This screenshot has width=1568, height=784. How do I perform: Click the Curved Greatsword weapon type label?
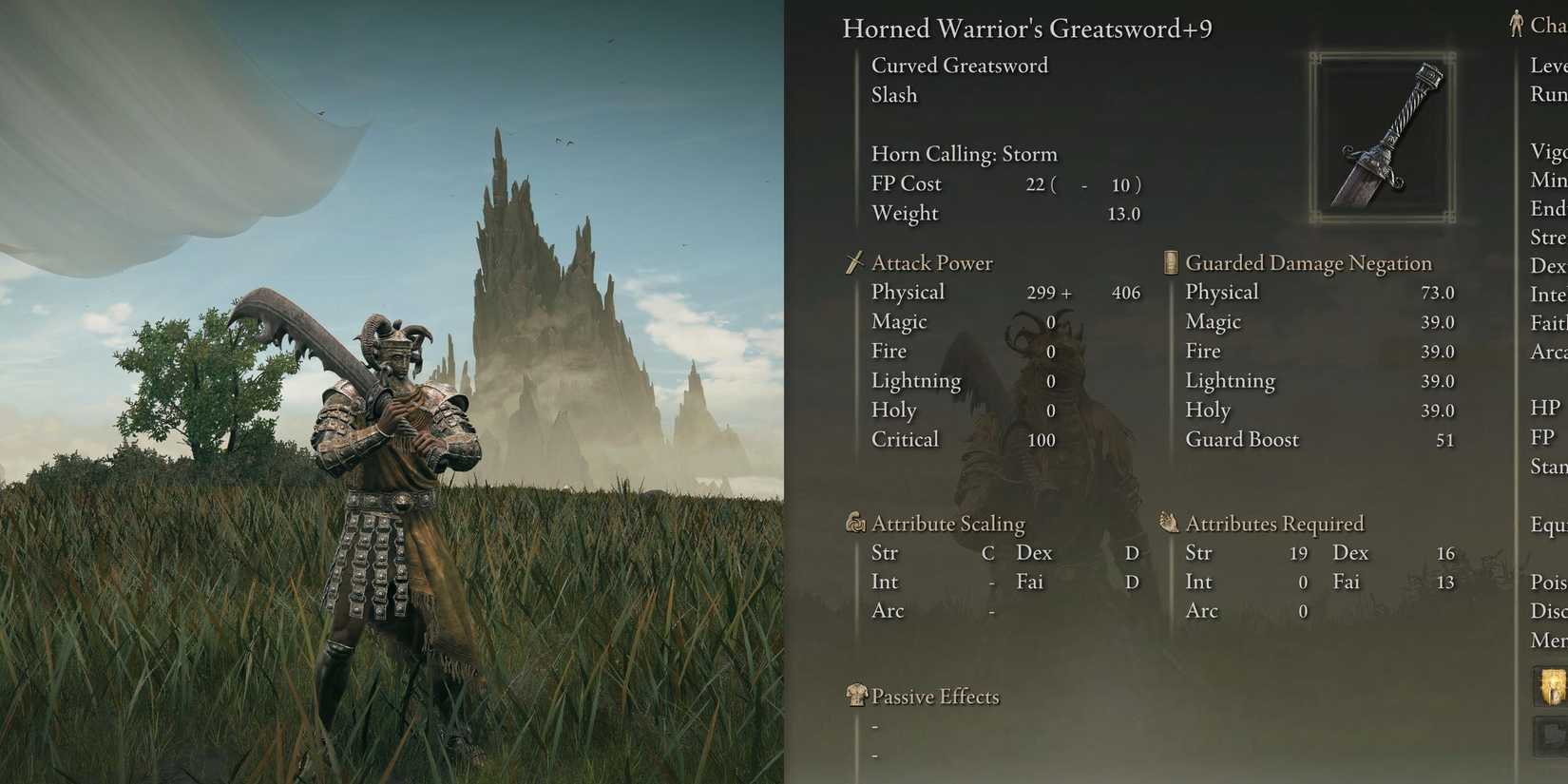coord(960,65)
